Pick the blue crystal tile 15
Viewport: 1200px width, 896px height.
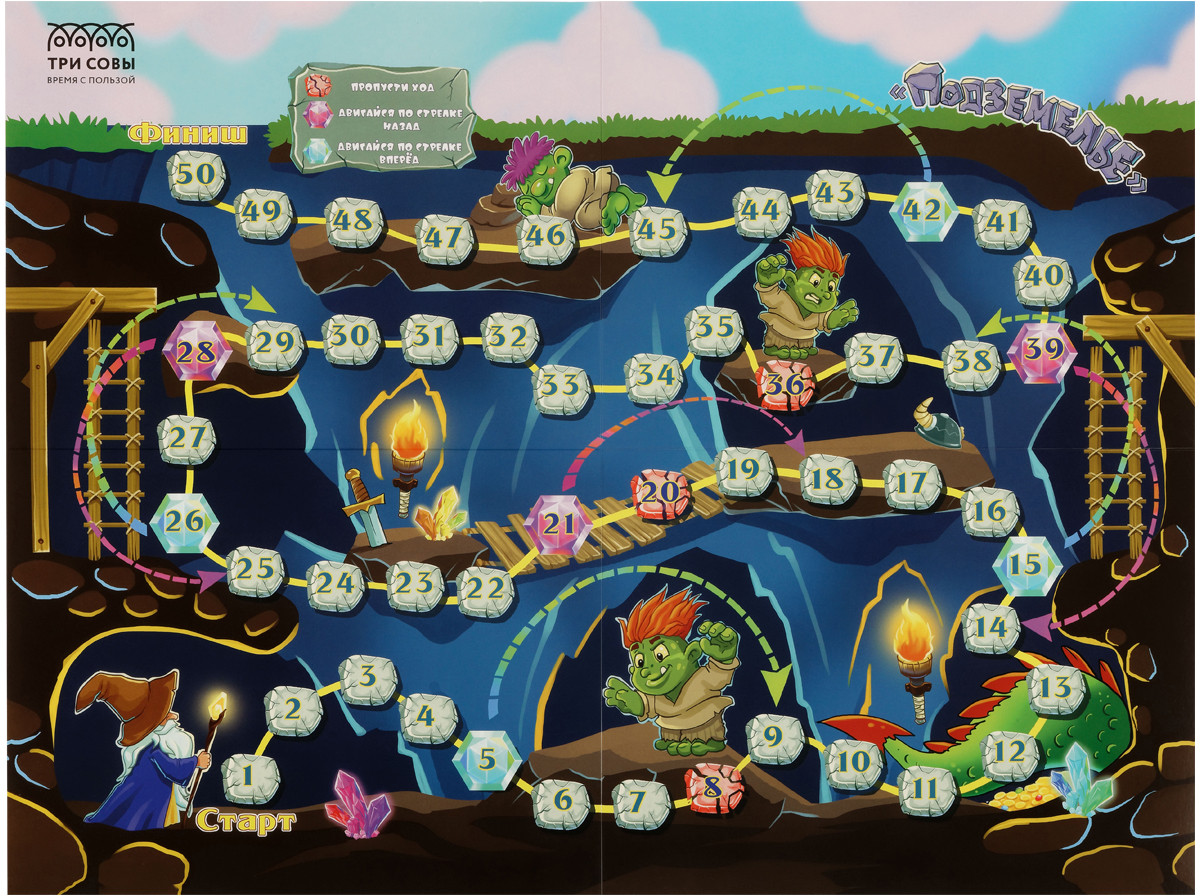1025,565
